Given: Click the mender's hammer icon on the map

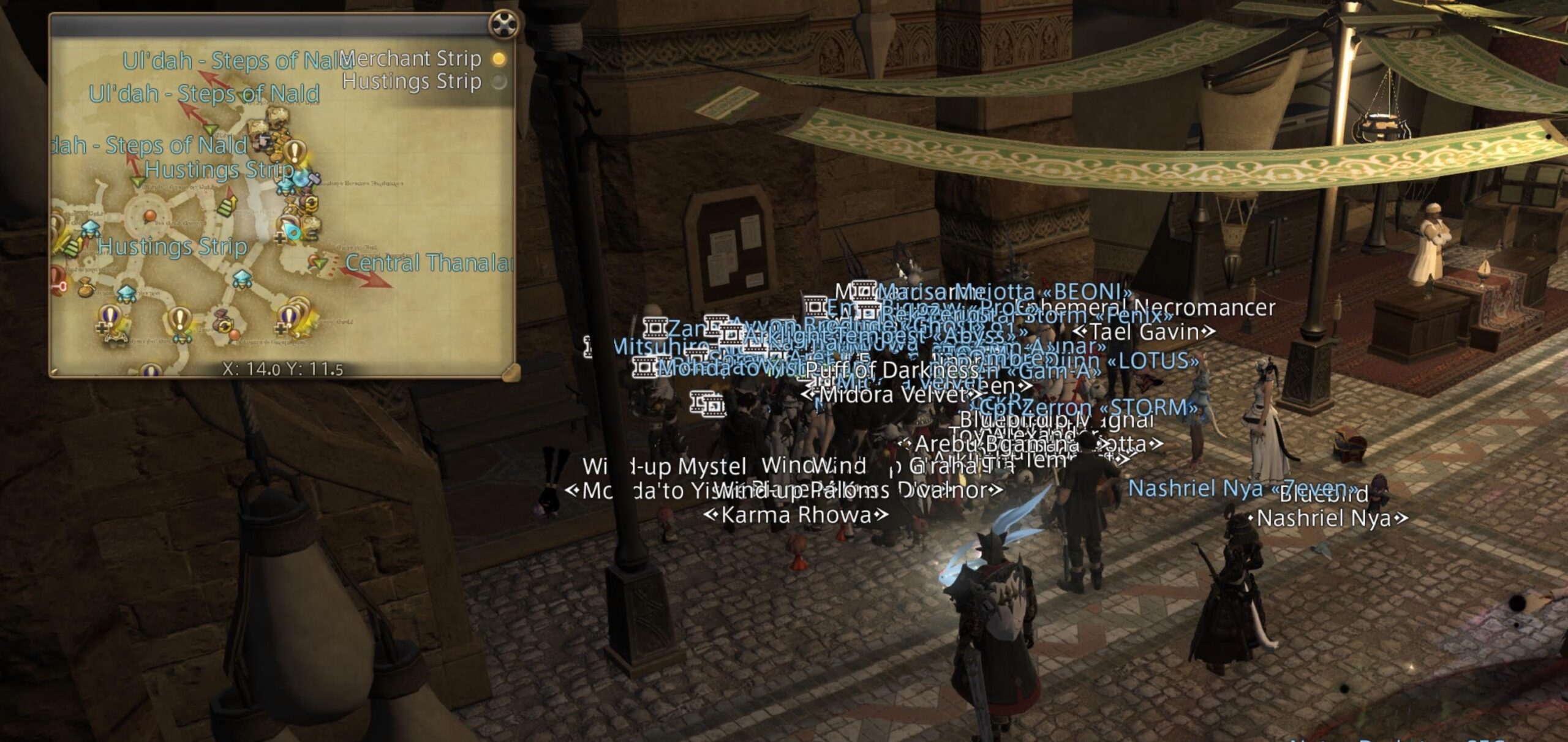Looking at the screenshot, I should (x=313, y=178).
